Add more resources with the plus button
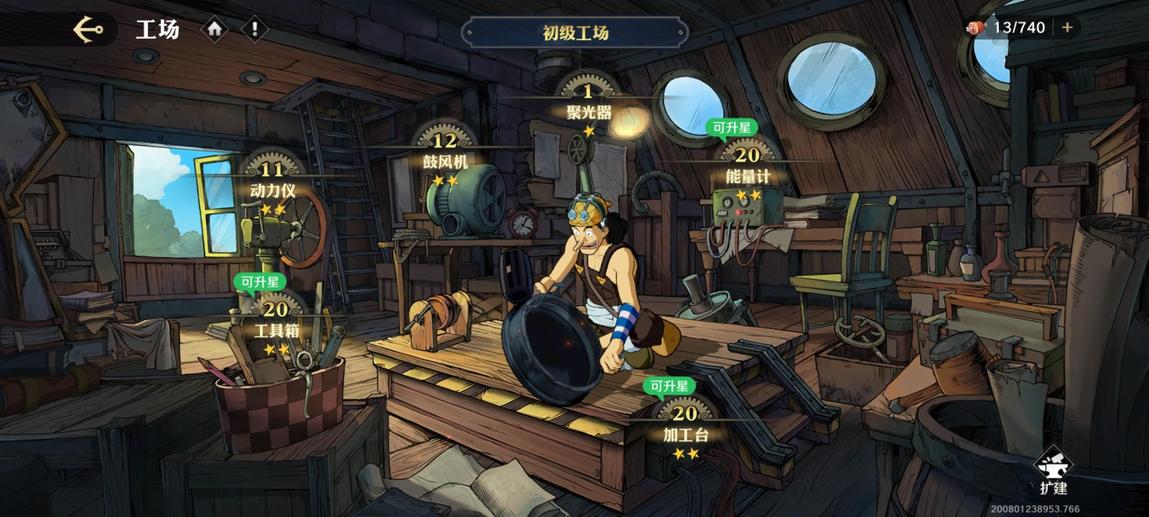The image size is (1149, 517). pyautogui.click(x=1067, y=28)
